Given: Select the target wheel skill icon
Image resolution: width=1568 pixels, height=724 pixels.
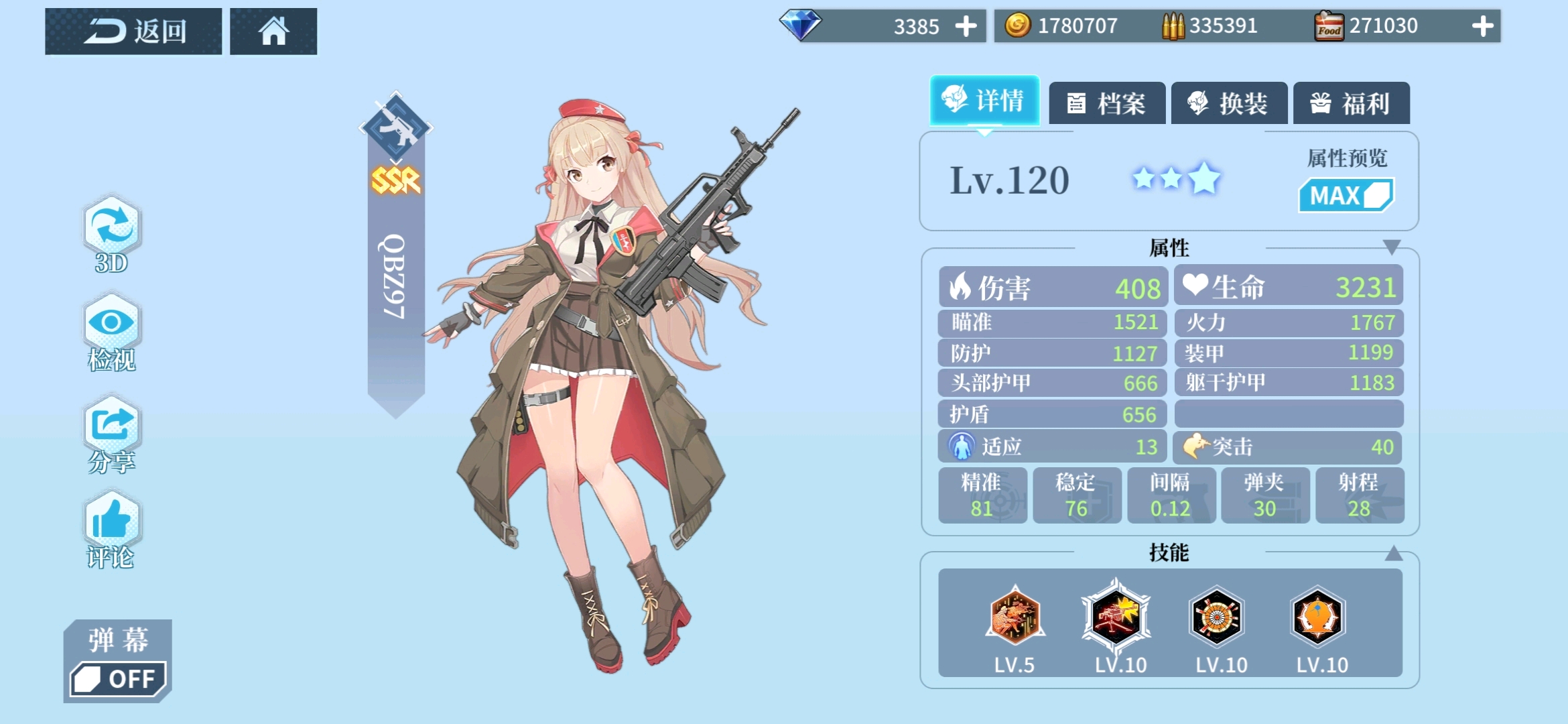Looking at the screenshot, I should coord(1217,617).
